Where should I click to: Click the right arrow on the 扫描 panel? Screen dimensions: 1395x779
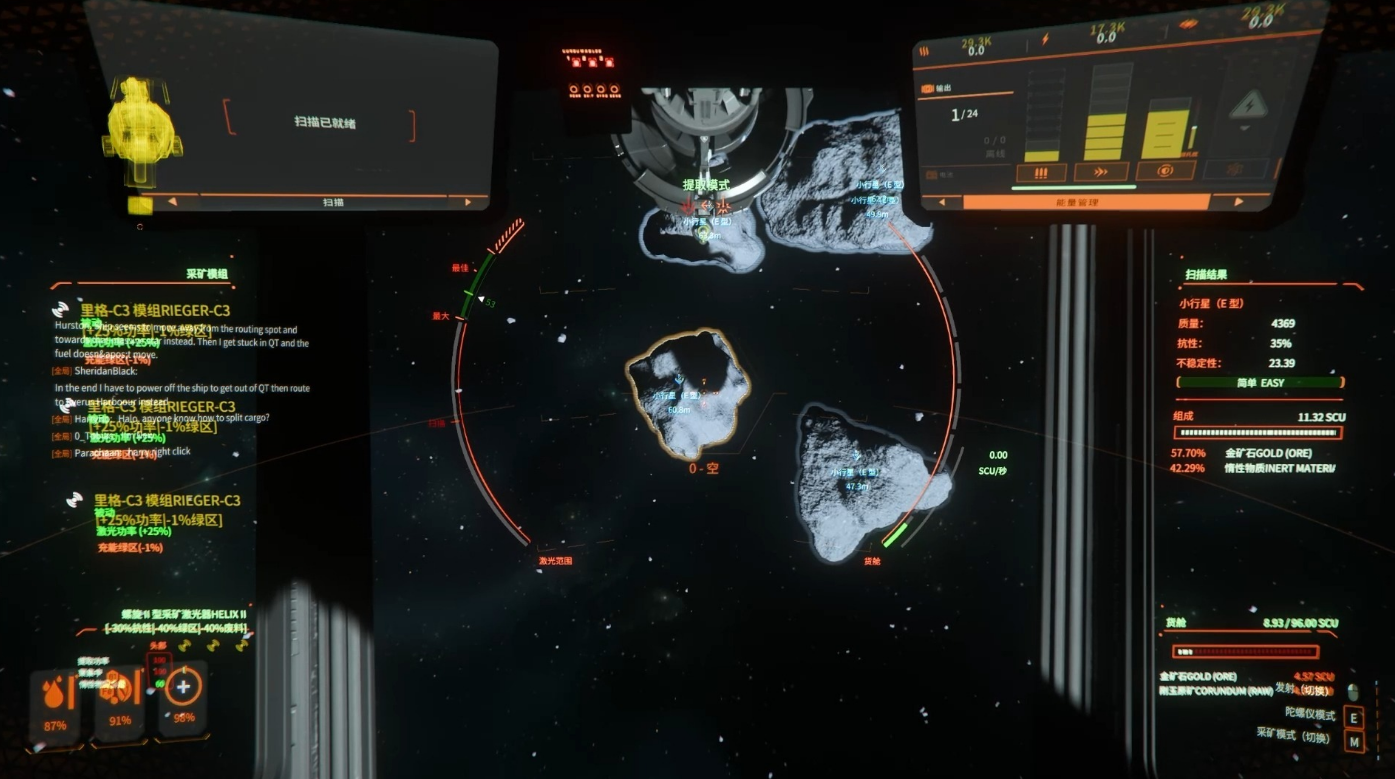pyautogui.click(x=468, y=201)
